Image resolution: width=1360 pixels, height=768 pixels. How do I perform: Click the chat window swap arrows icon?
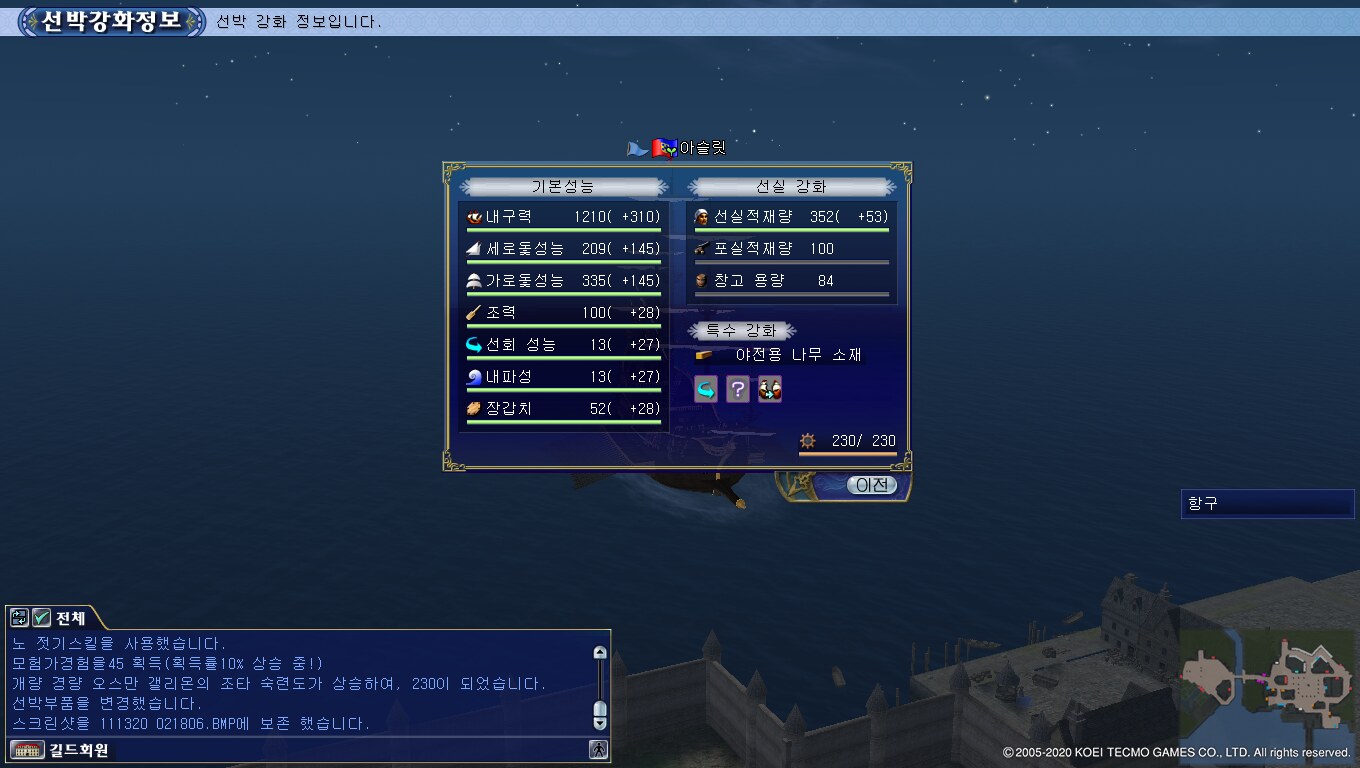point(20,618)
